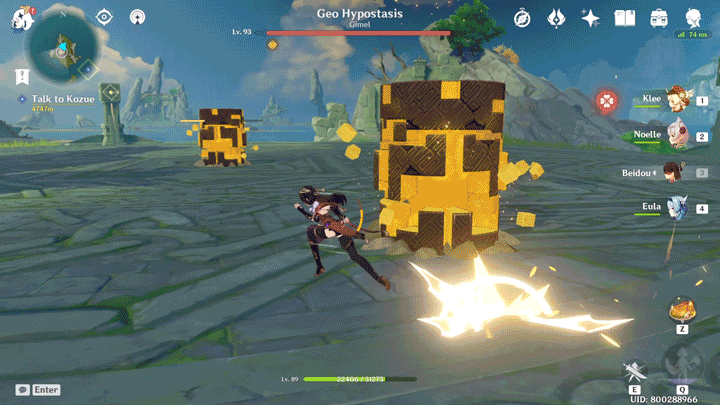
Task: Open the quest navigation crosshair icon
Action: [104, 17]
